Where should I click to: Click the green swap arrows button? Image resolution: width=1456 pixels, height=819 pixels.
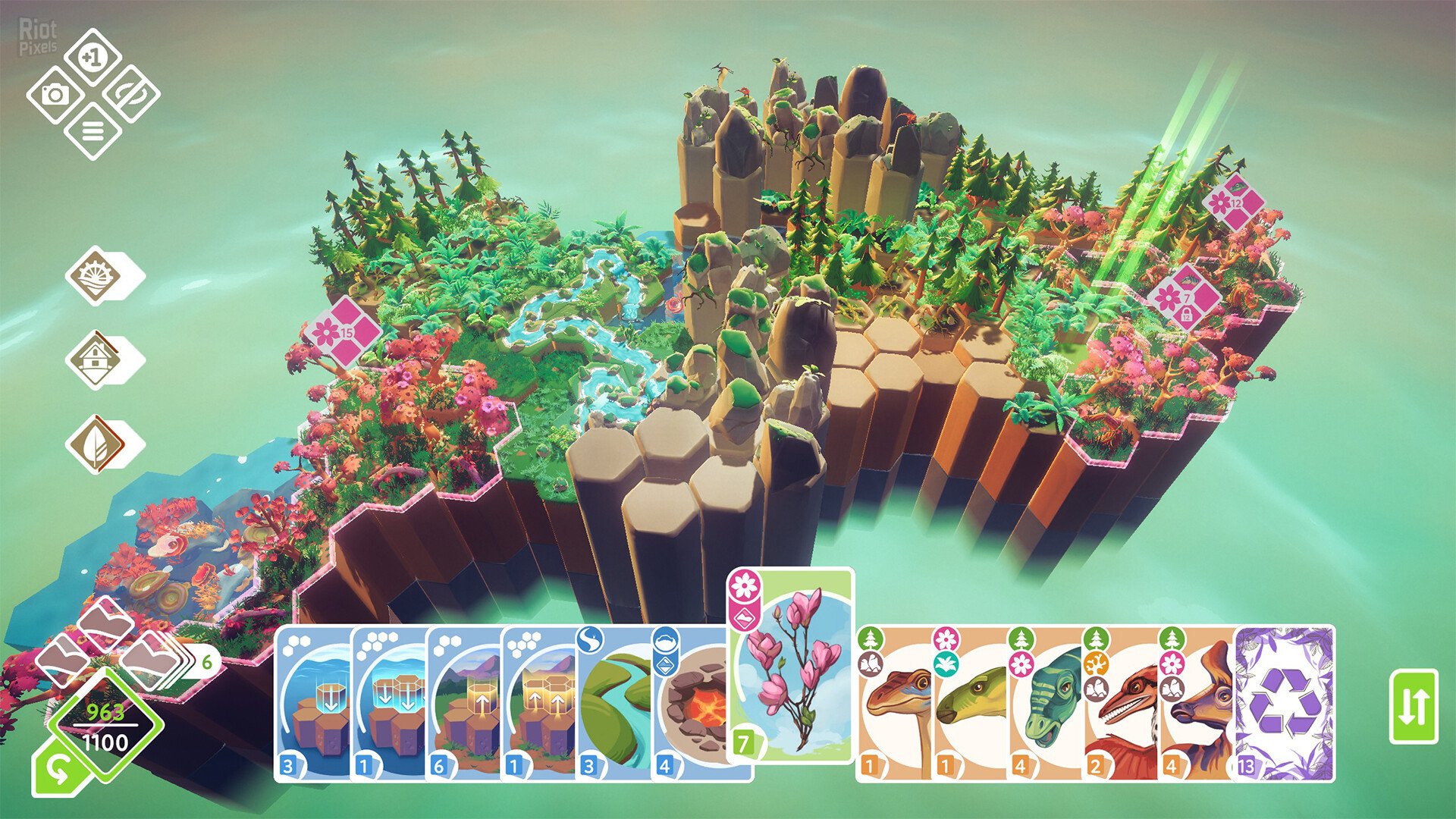pos(1414,706)
